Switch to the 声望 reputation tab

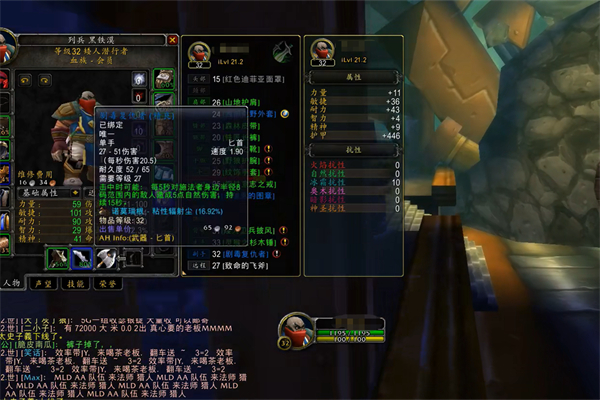click(42, 283)
